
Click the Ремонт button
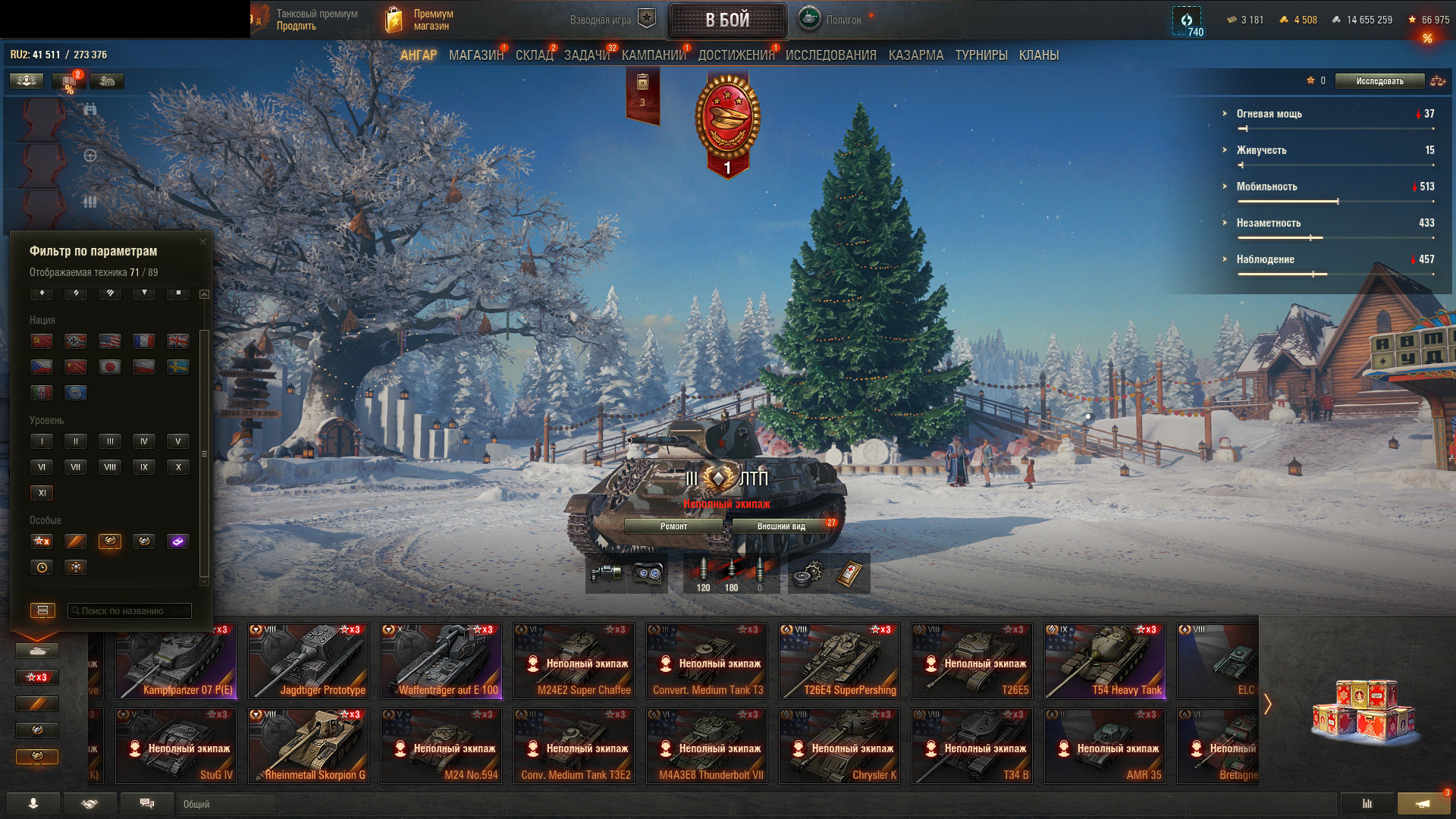tap(673, 526)
